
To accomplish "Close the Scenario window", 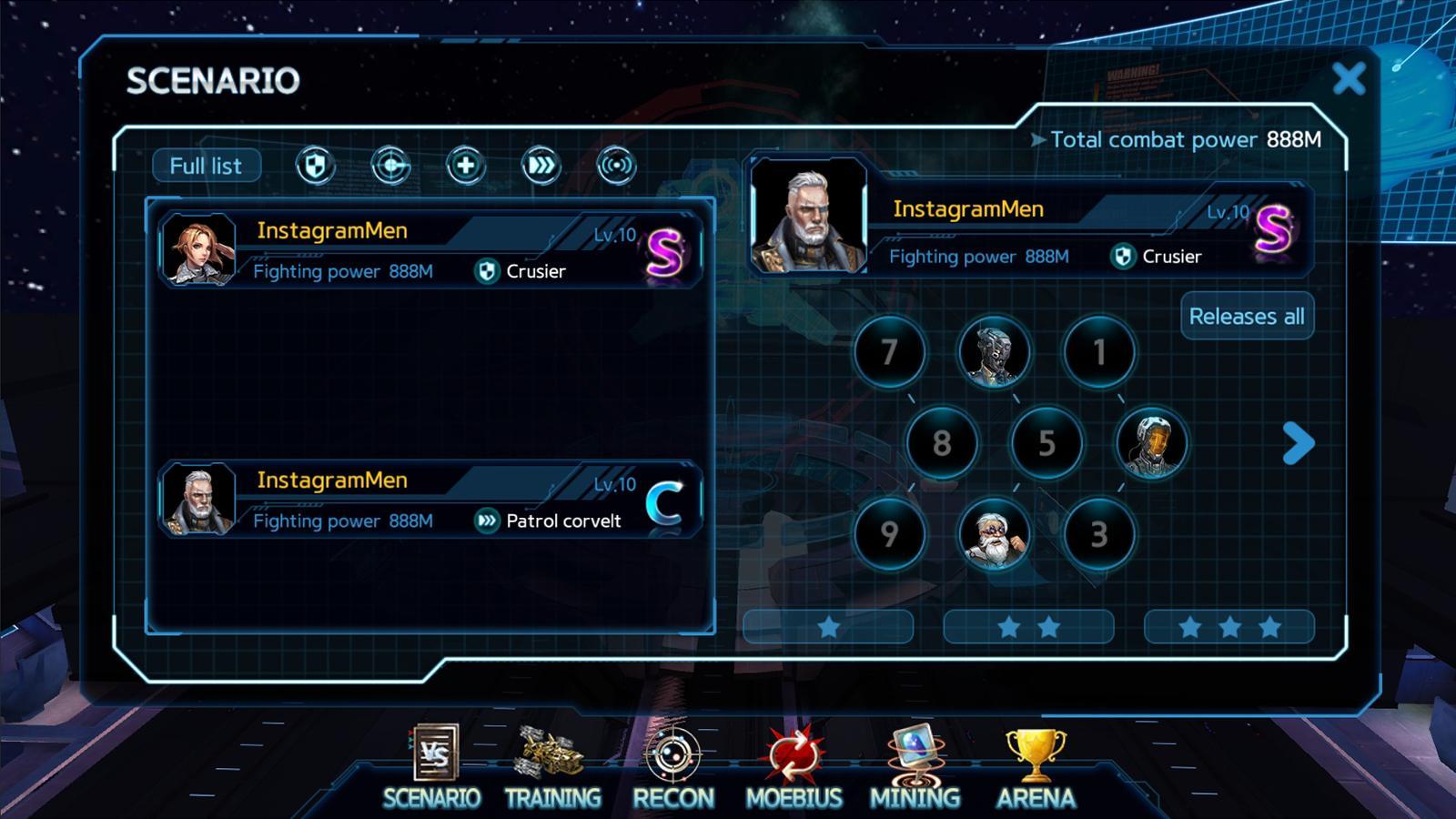I will point(1349,79).
